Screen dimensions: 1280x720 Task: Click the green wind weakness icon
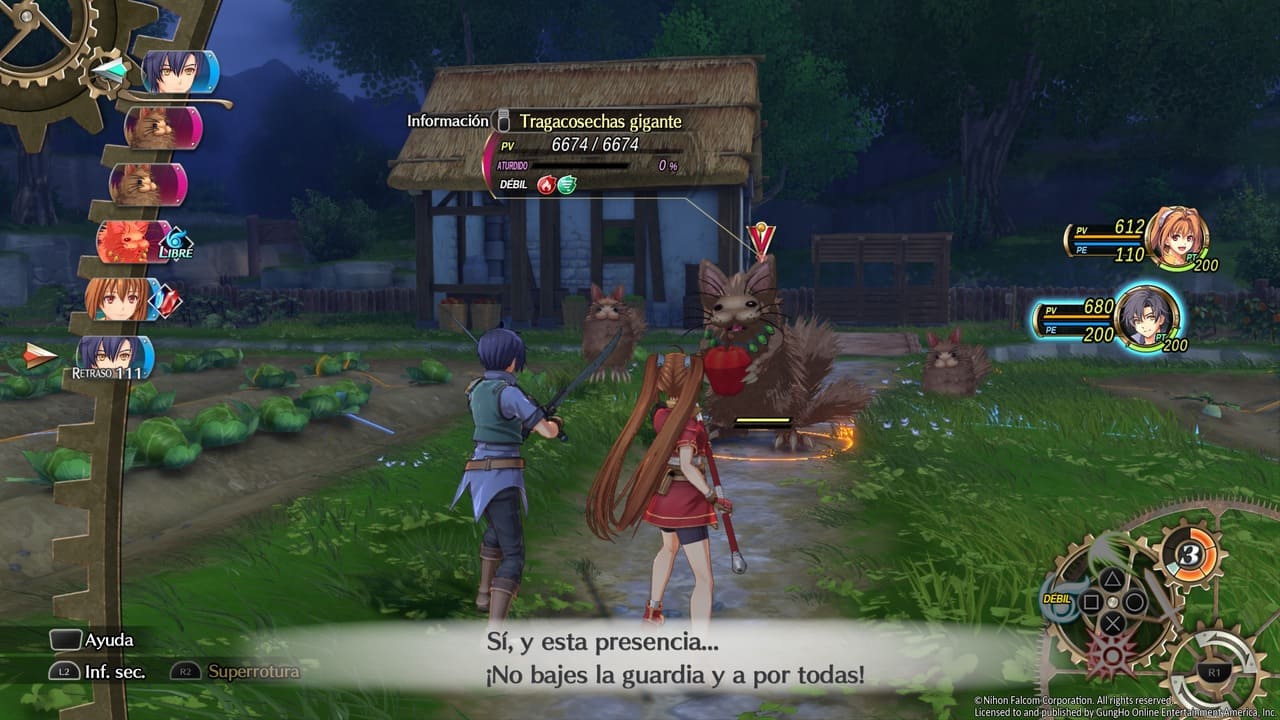click(x=567, y=184)
